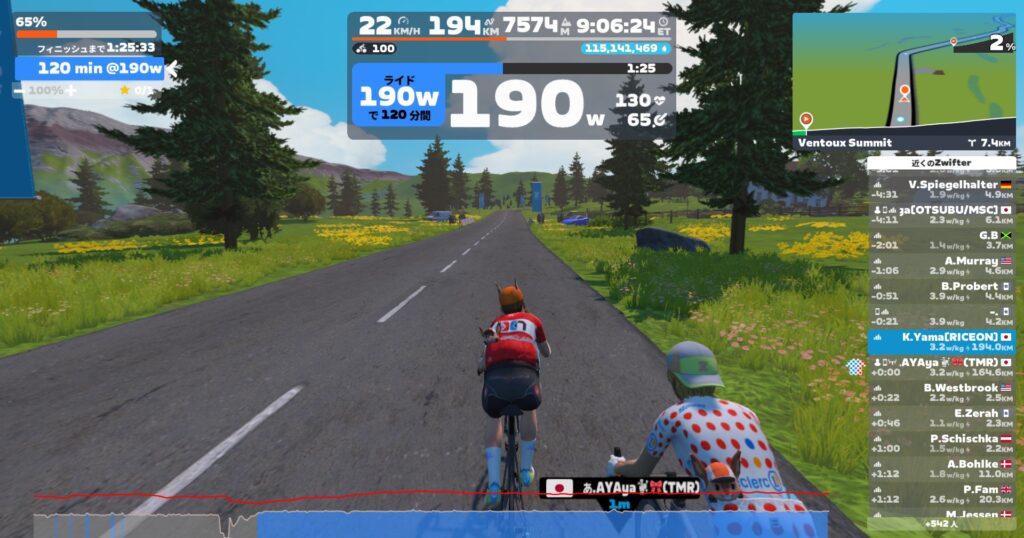Select the highlighted K.Yama(RICEON) row
Screen dimensions: 1024x538
pyautogui.click(x=943, y=342)
